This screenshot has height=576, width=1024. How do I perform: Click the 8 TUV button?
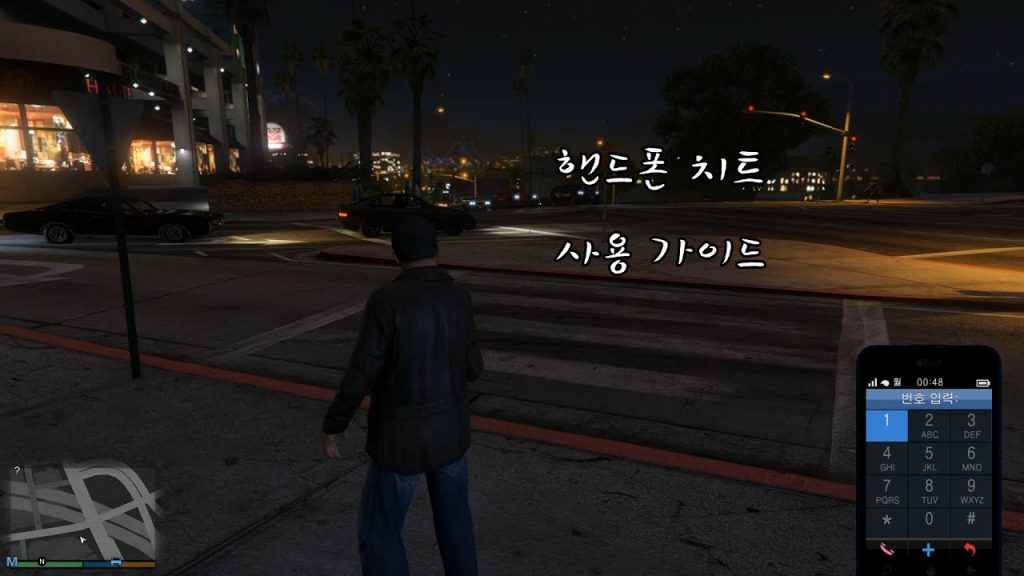[929, 491]
